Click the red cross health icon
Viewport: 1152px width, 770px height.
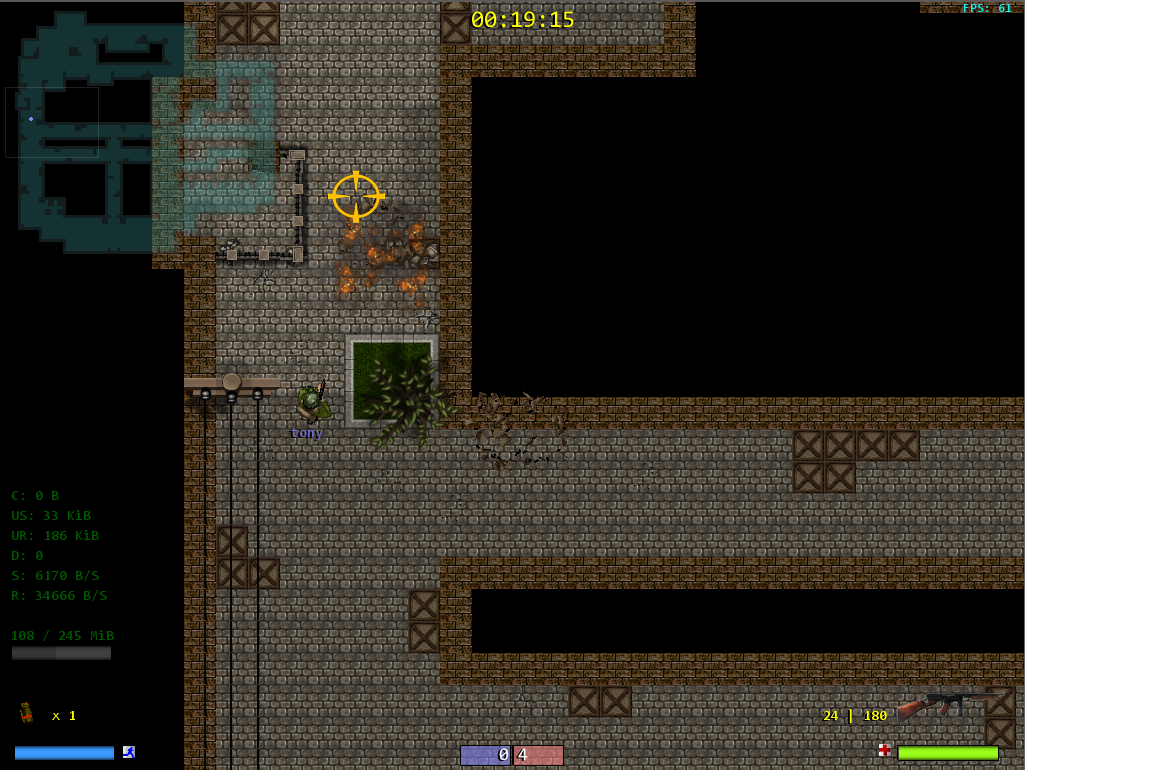[884, 750]
